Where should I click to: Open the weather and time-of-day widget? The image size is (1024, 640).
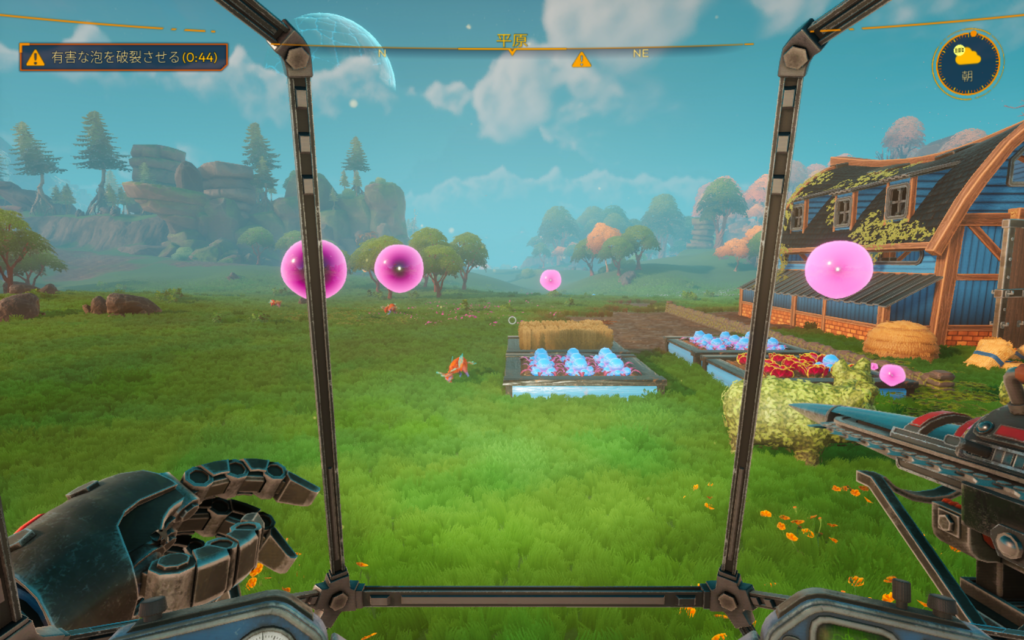pos(967,63)
